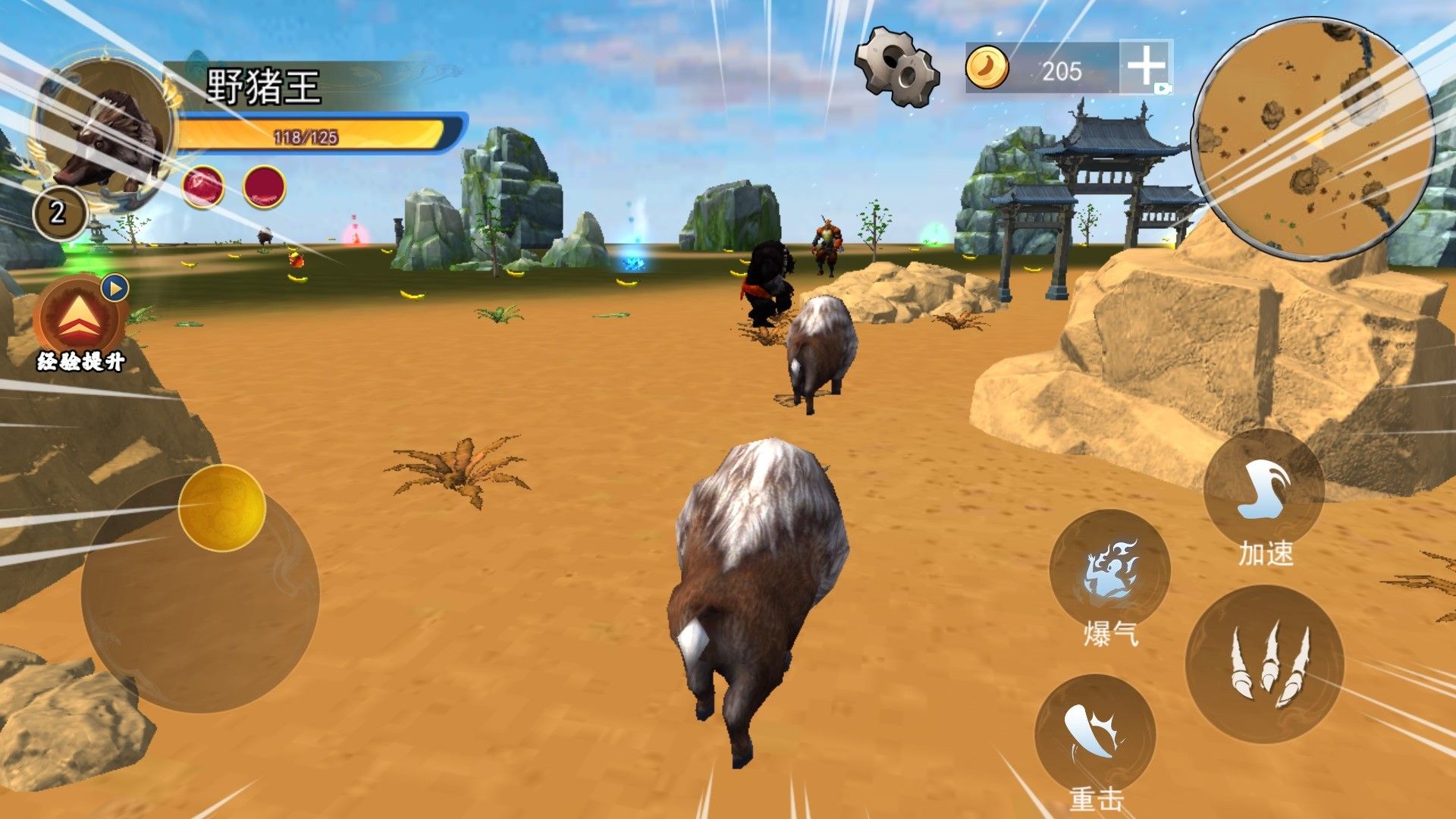Image resolution: width=1456 pixels, height=819 pixels.
Task: Add more coins with plus button
Action: [x=1146, y=67]
